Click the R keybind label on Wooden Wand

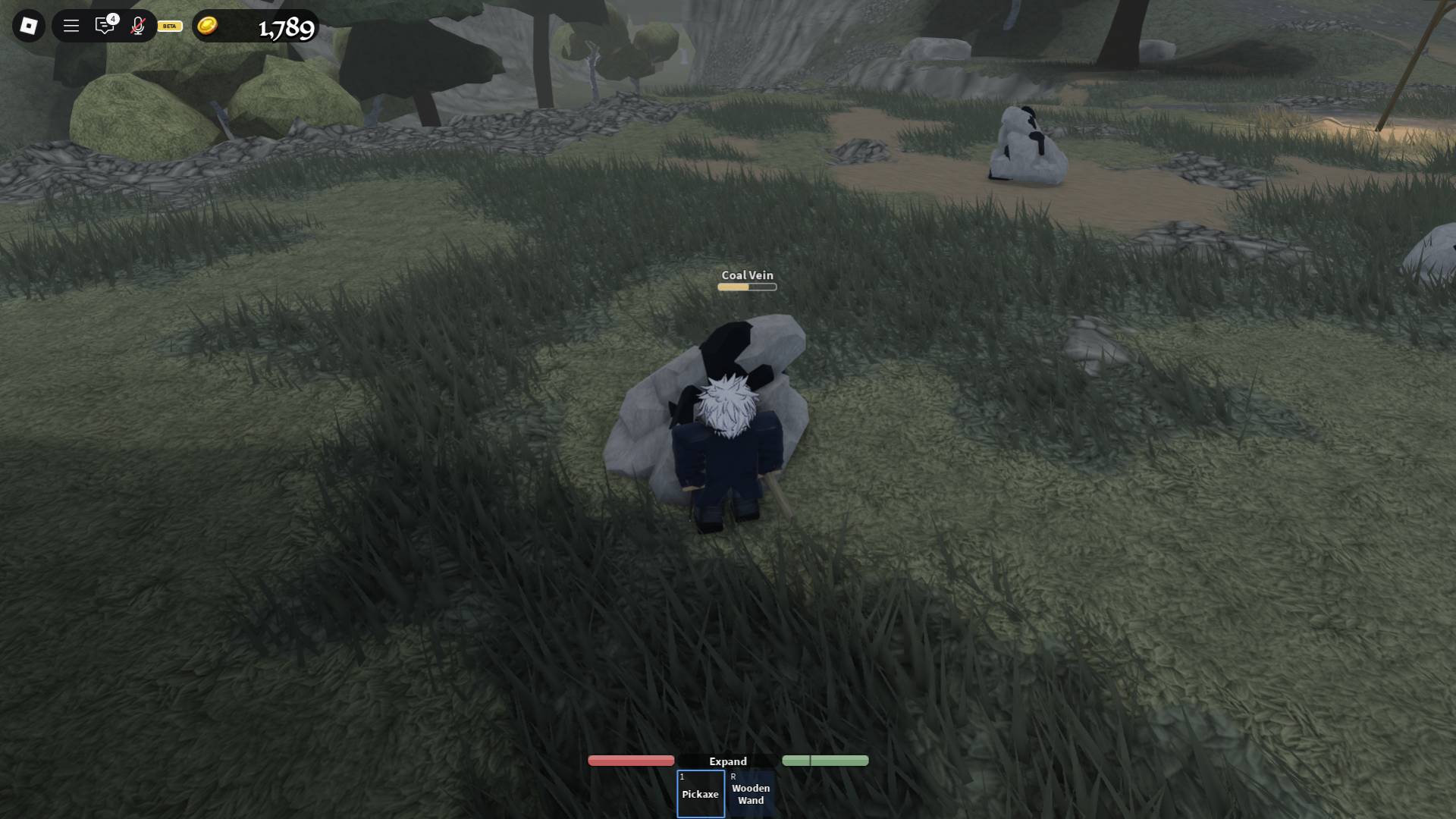coord(733,777)
